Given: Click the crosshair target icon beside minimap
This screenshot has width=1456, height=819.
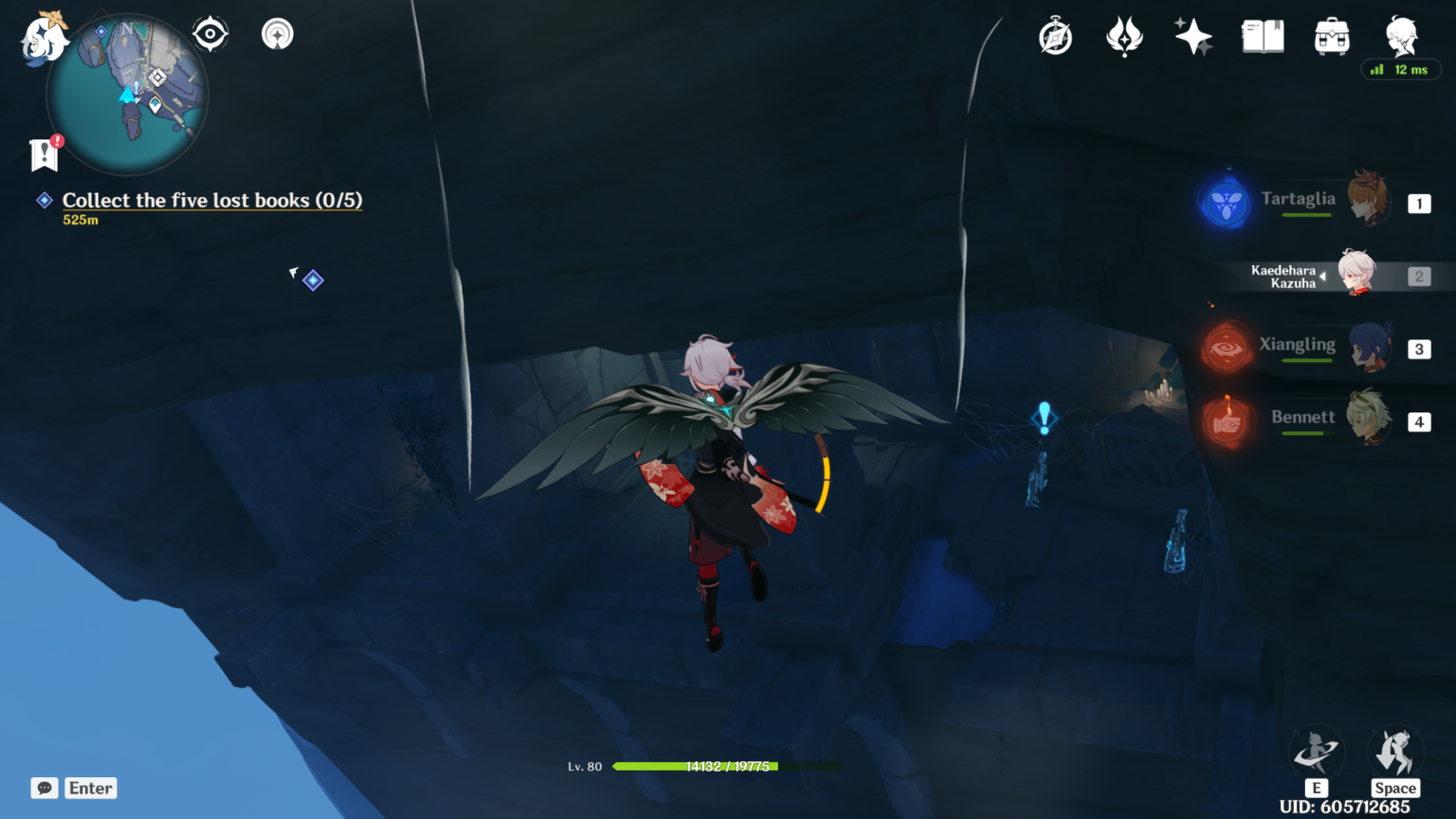Looking at the screenshot, I should coord(209,35).
